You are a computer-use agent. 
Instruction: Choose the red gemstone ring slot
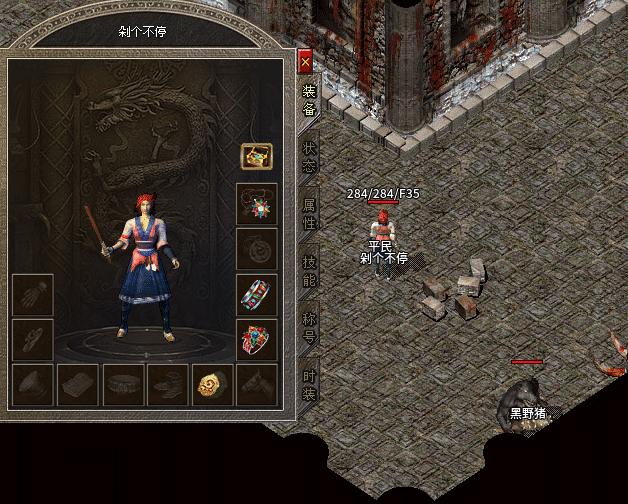(257, 340)
